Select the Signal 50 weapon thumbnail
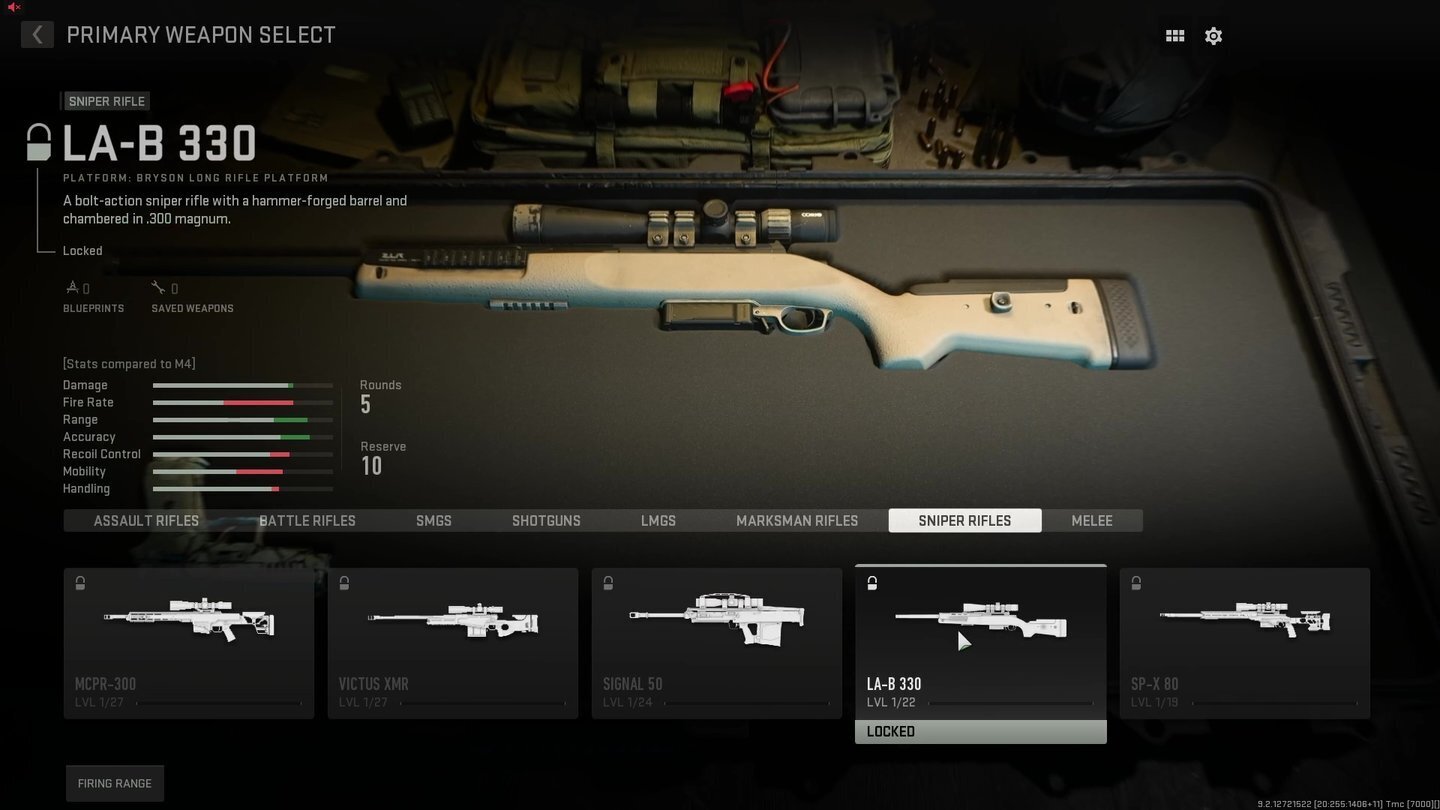The height and width of the screenshot is (810, 1440). [x=717, y=618]
